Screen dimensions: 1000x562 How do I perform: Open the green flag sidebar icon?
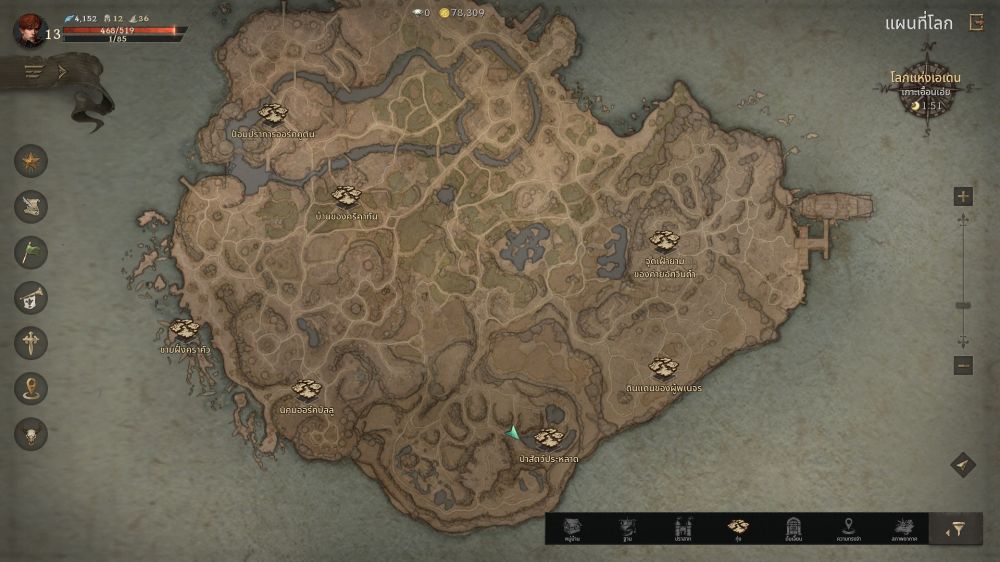pyautogui.click(x=31, y=251)
